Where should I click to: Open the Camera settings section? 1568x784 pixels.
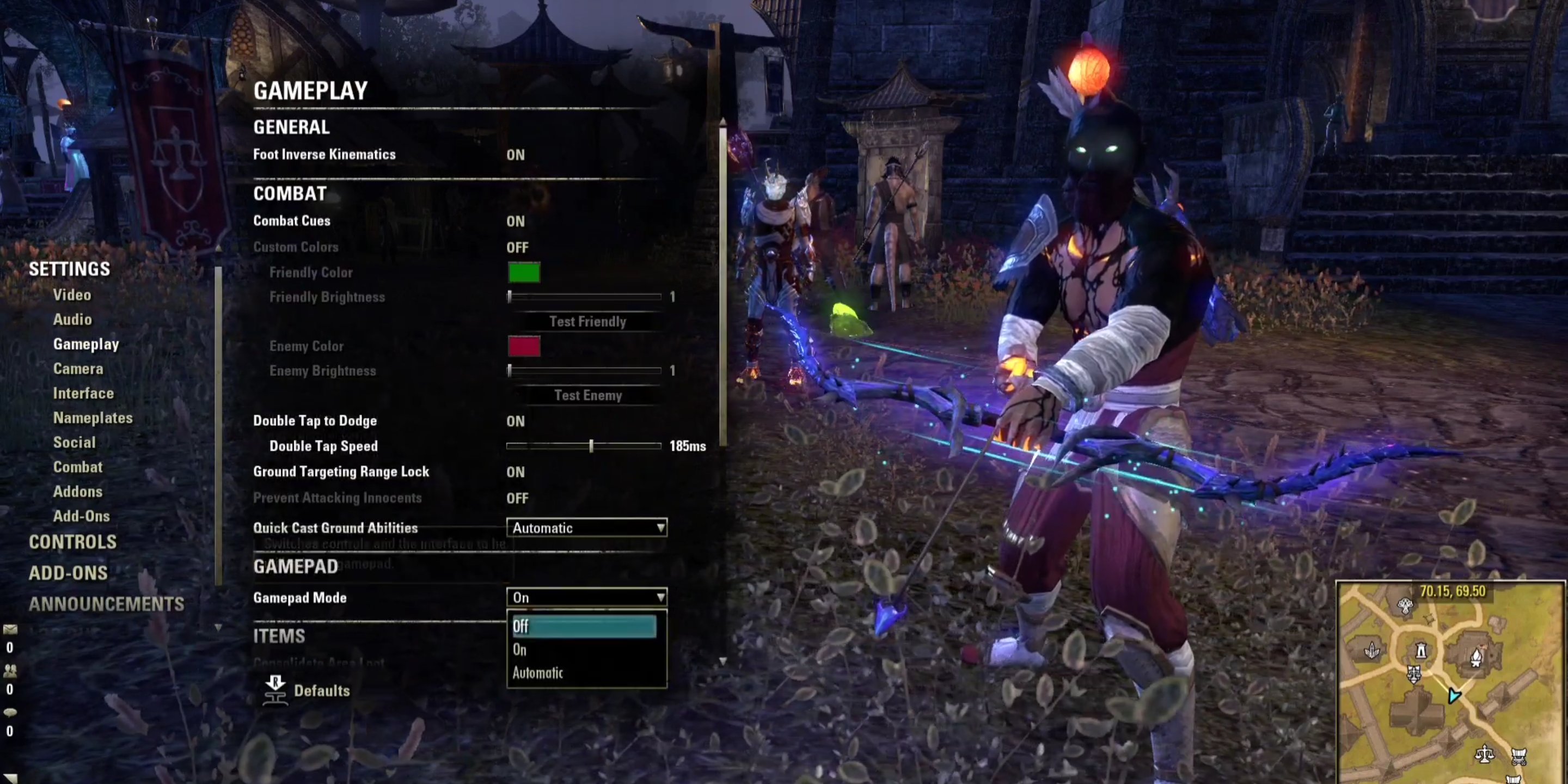(x=78, y=369)
